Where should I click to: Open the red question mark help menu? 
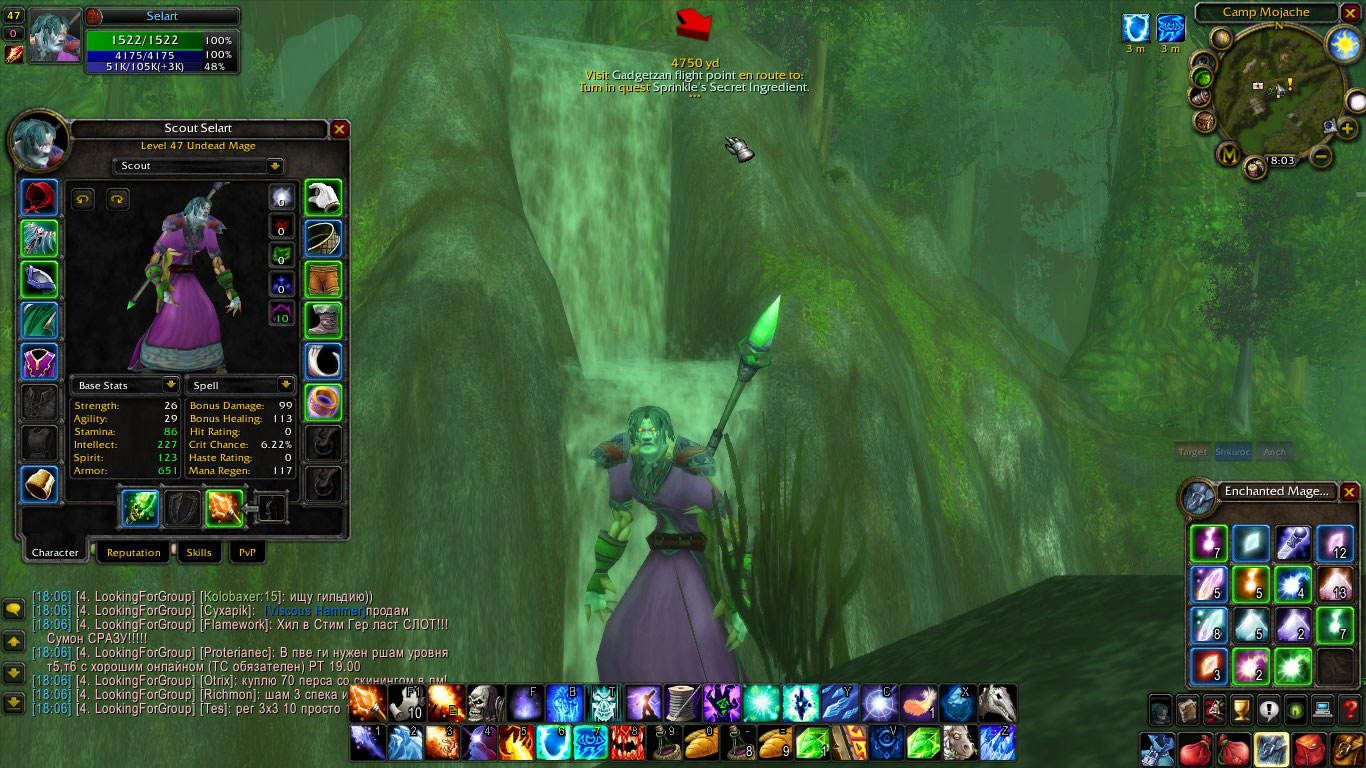(1350, 709)
